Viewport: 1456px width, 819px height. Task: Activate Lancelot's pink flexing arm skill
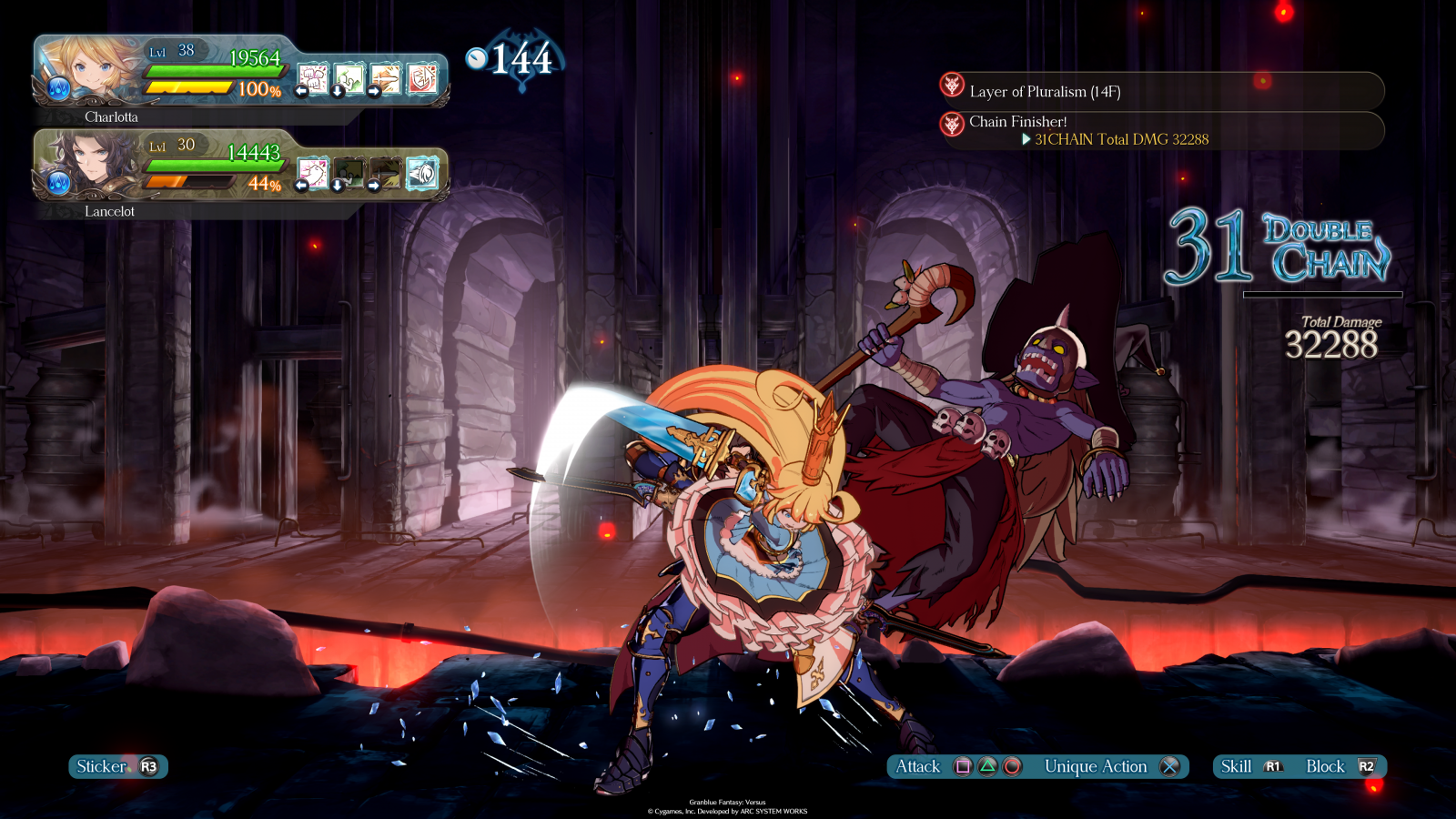[x=313, y=173]
